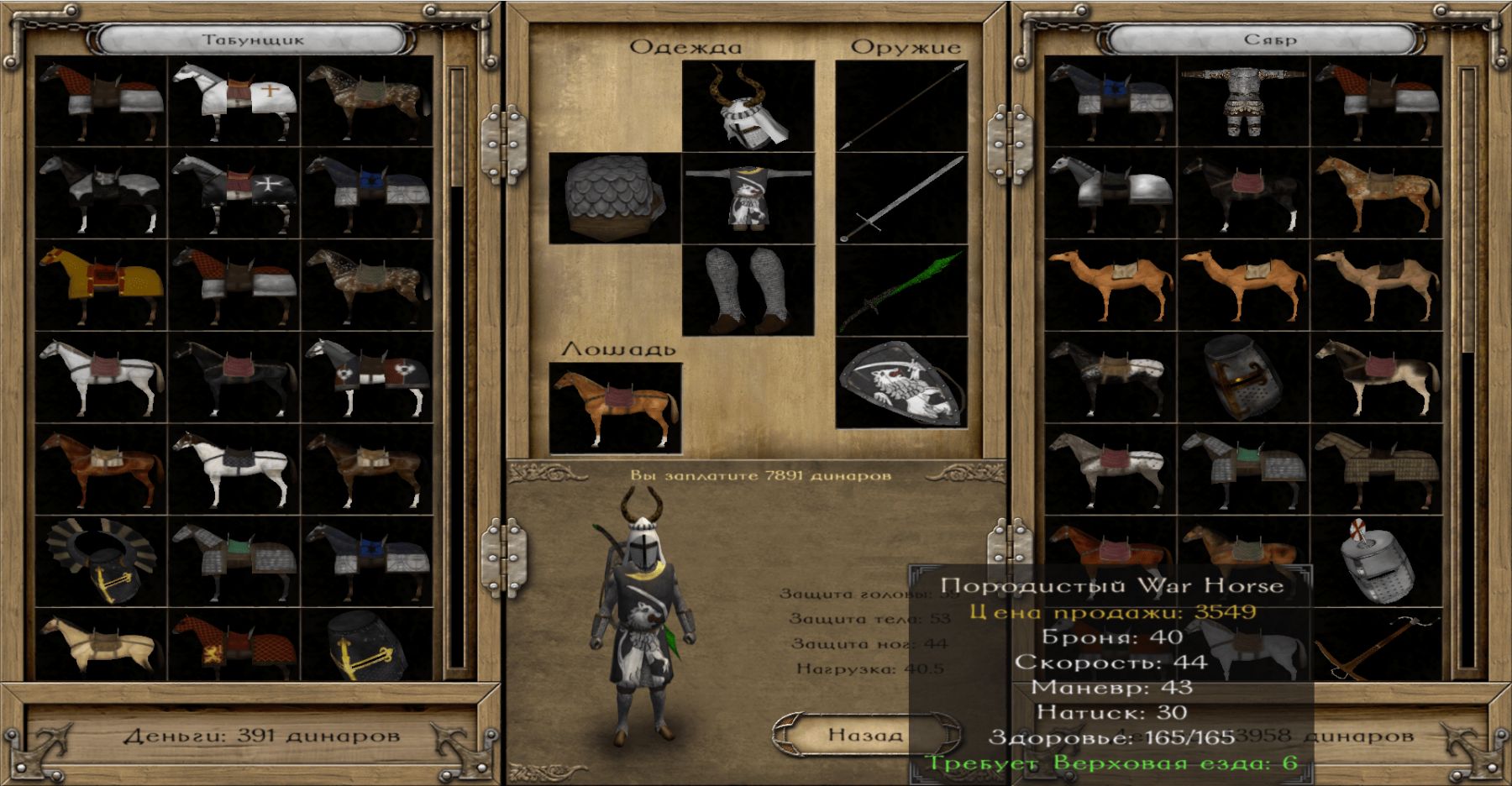
Task: Select the plate armor in merchant's inventory
Action: tap(1244, 102)
